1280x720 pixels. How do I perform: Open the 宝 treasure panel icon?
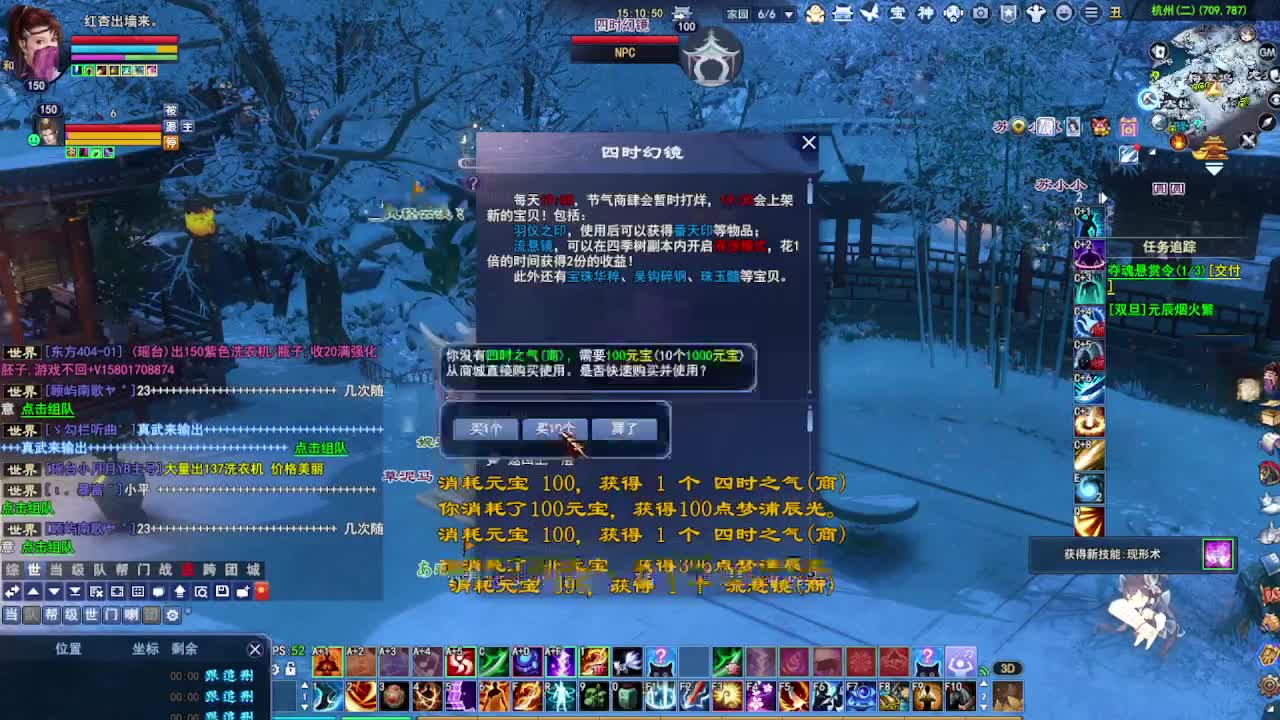click(x=900, y=13)
